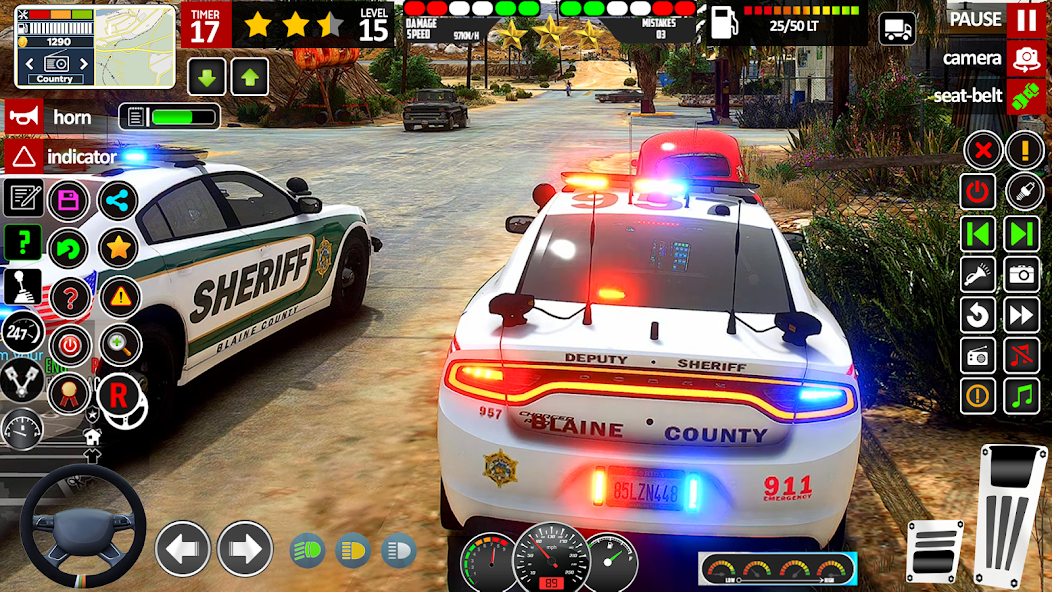Tap the green up arrow button

(249, 77)
